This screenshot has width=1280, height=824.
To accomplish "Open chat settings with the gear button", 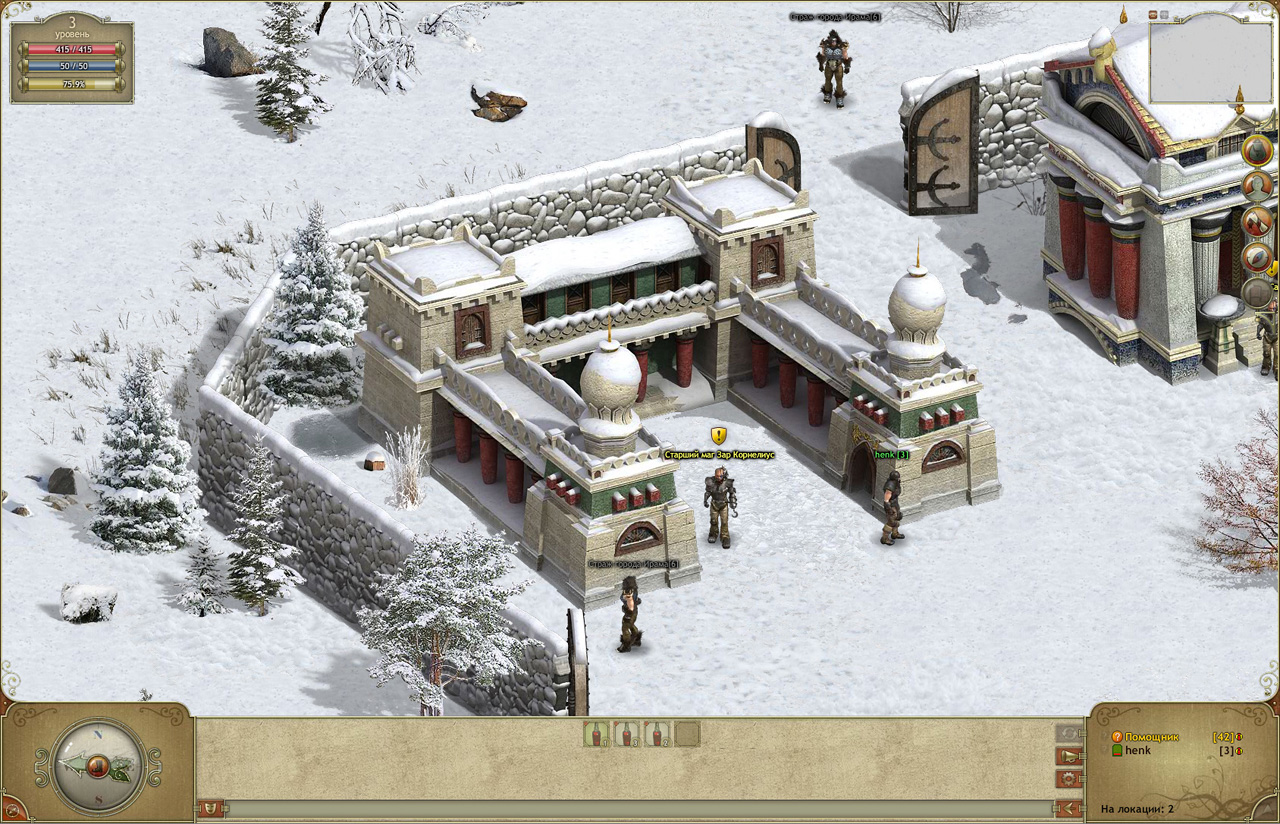I will click(x=1069, y=778).
